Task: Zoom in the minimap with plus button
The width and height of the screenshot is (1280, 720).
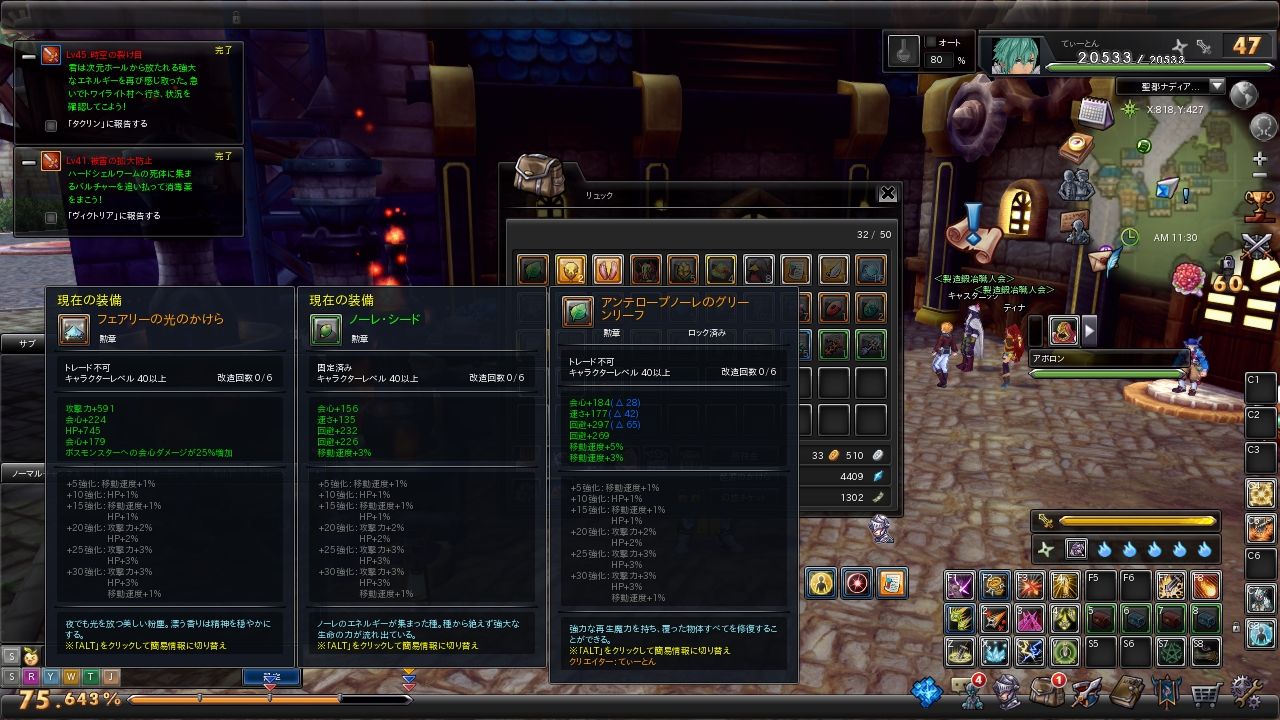Action: coord(1259,159)
